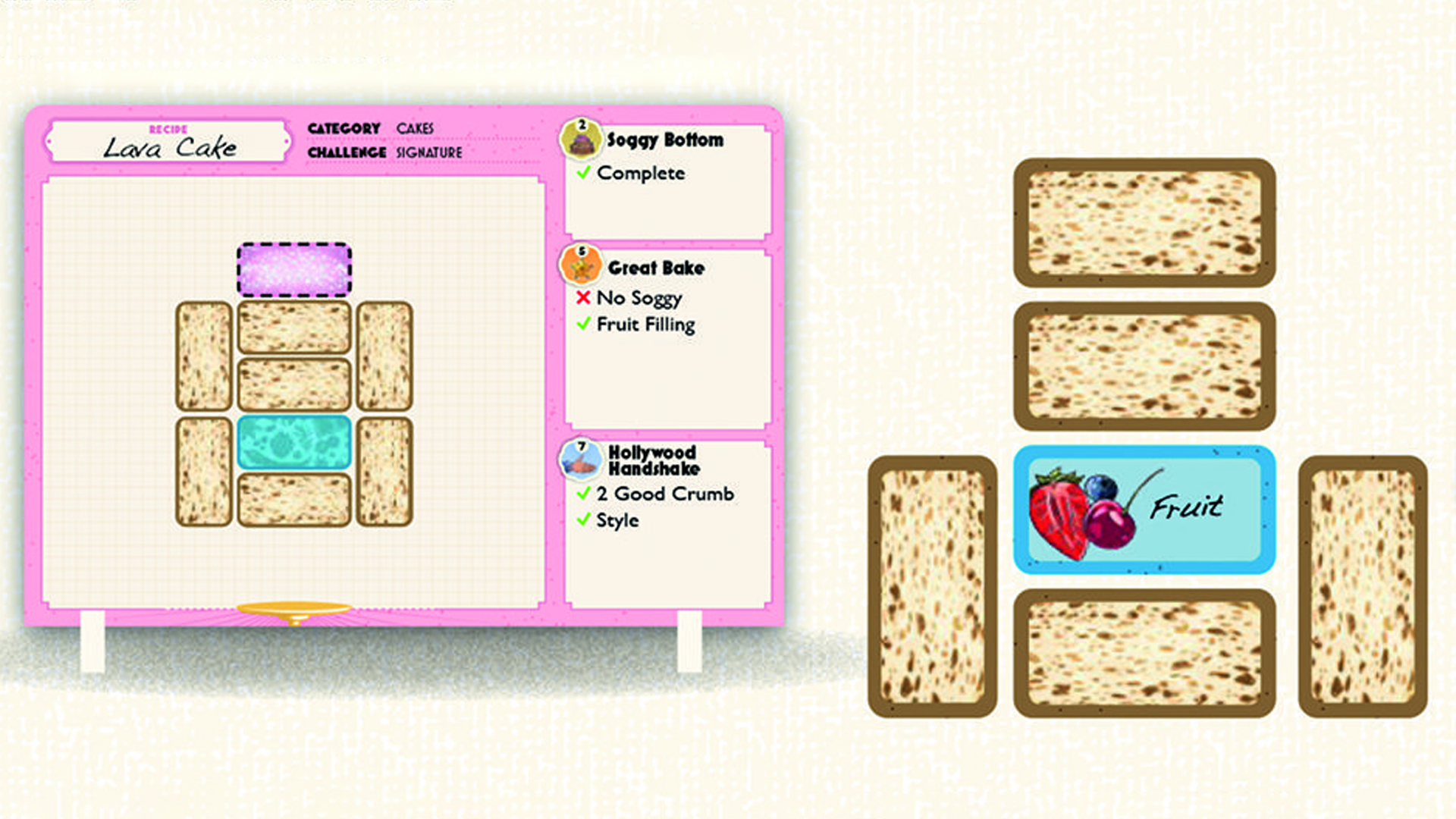Click the number 2 token on Soggy Bottom
This screenshot has height=819, width=1456.
(580, 124)
